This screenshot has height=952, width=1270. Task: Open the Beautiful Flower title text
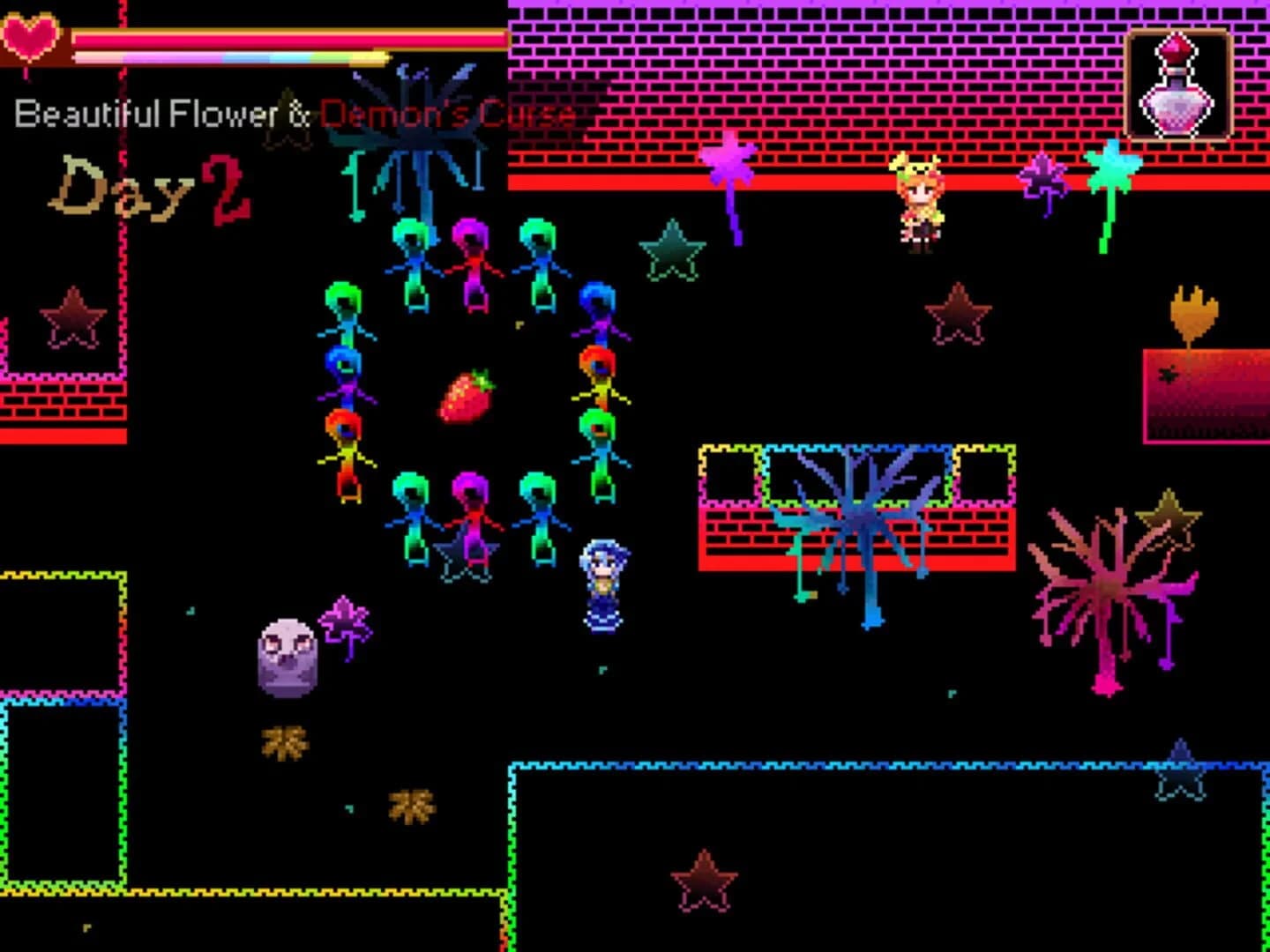point(150,111)
